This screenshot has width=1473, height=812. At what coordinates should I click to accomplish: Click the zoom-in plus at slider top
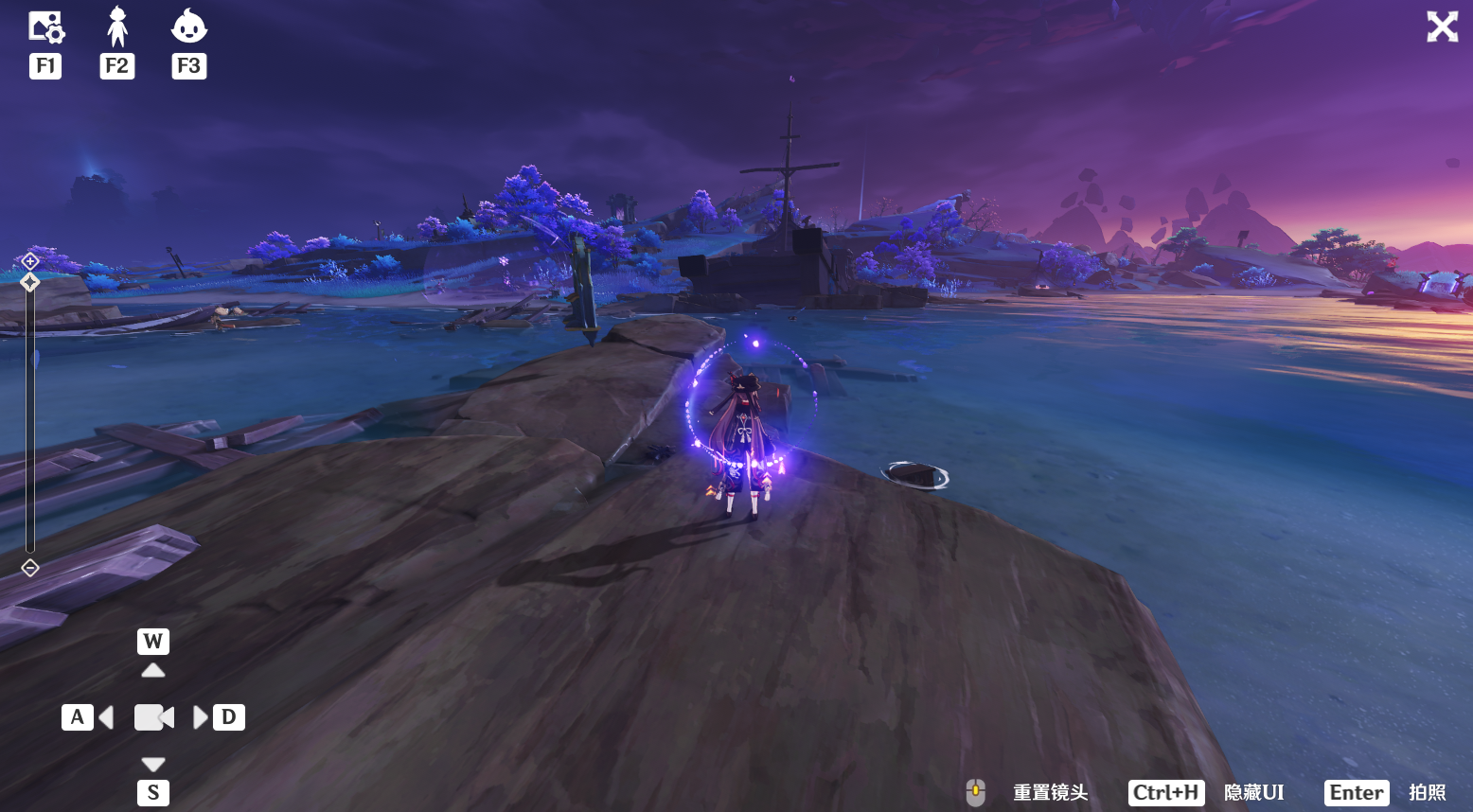[x=30, y=260]
